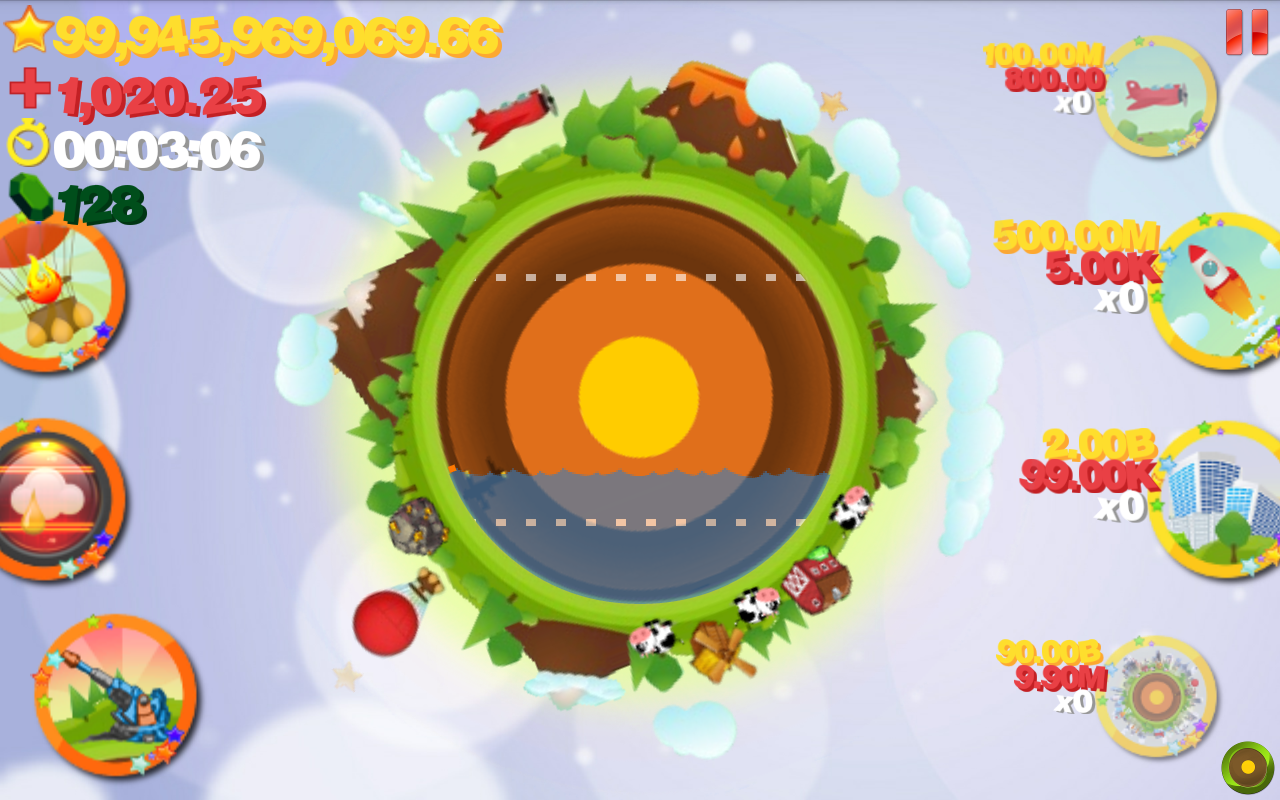Tap the green gem currency icon

pyautogui.click(x=30, y=197)
